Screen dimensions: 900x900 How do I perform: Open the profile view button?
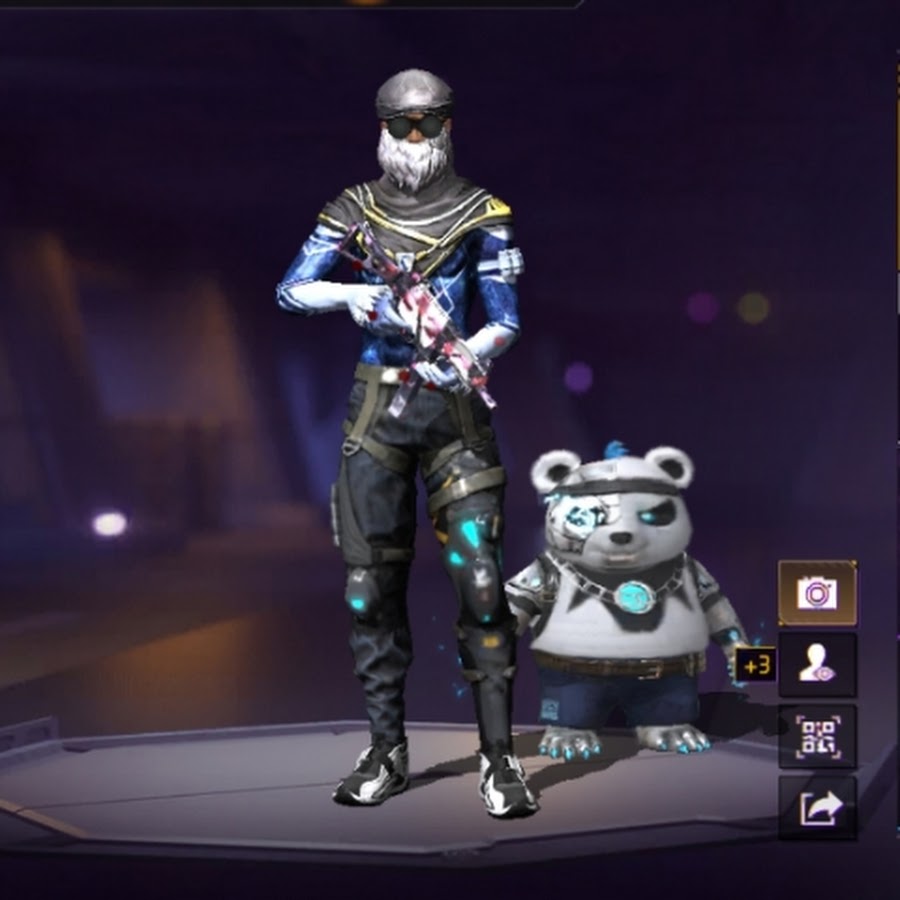817,665
